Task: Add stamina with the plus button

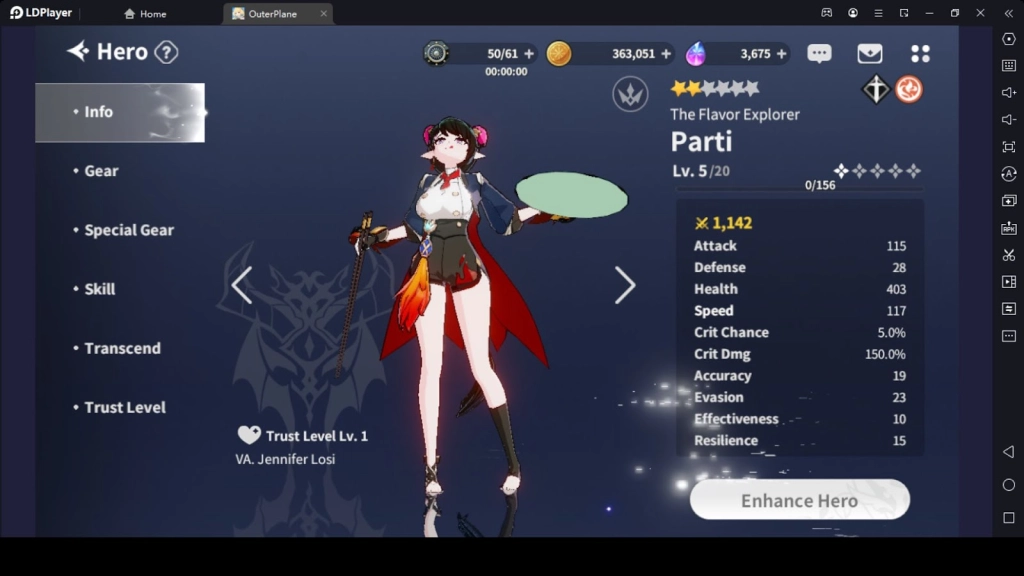Action: point(529,54)
